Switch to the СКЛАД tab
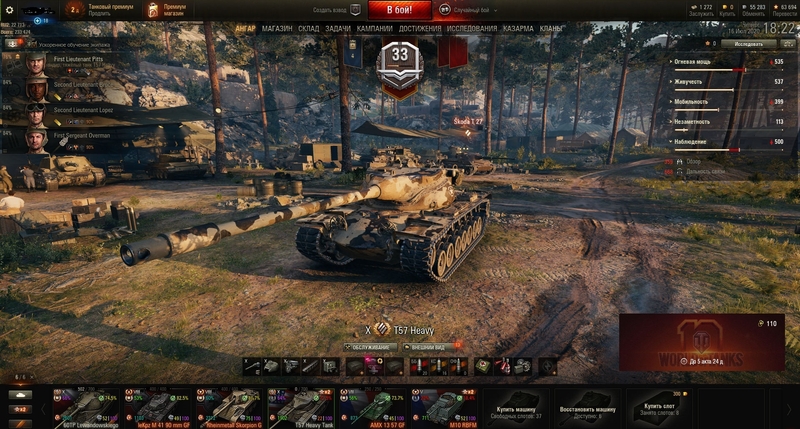The height and width of the screenshot is (429, 800). pos(309,29)
